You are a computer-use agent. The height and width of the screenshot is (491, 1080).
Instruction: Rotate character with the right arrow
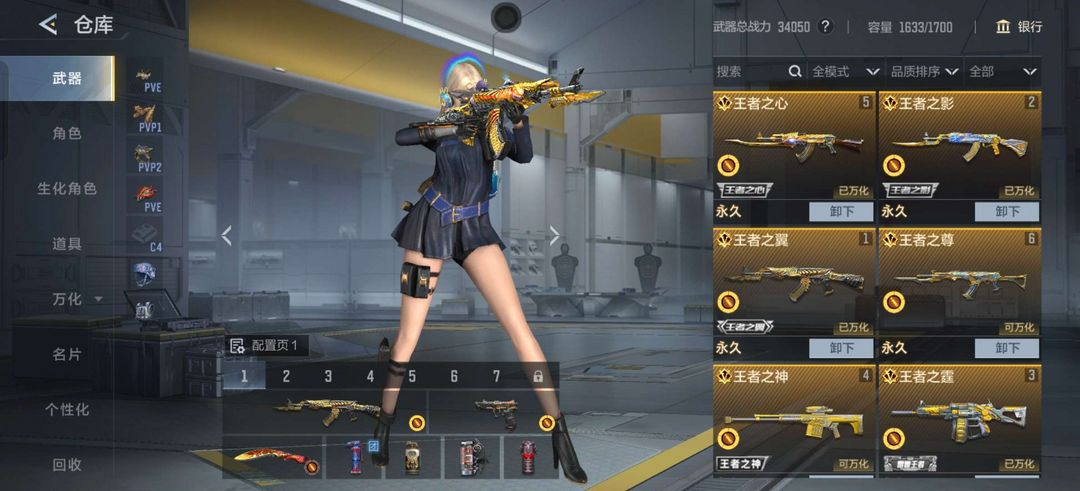[x=555, y=236]
